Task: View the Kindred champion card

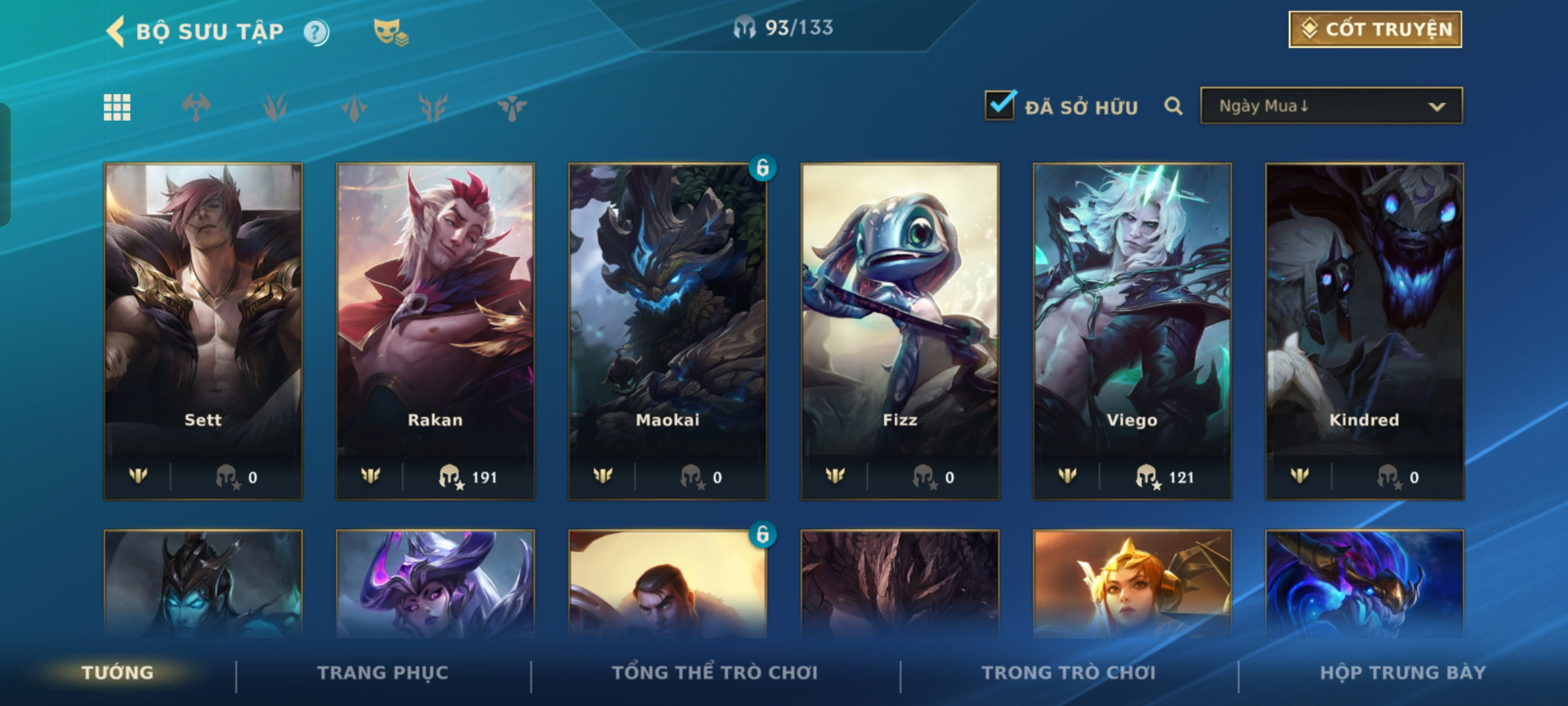Action: (x=1364, y=331)
